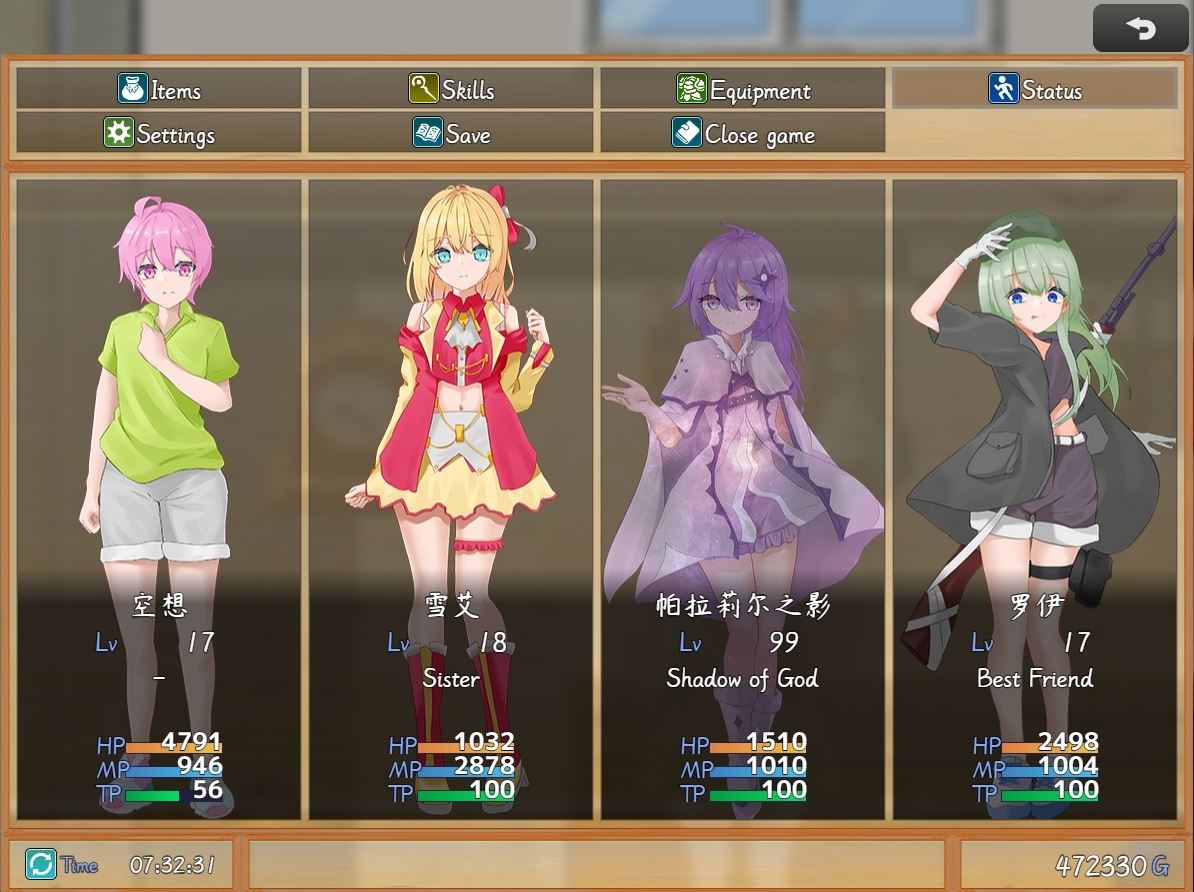Select the pink-haired character 空想 panel
Image resolution: width=1194 pixels, height=892 pixels.
click(x=159, y=498)
